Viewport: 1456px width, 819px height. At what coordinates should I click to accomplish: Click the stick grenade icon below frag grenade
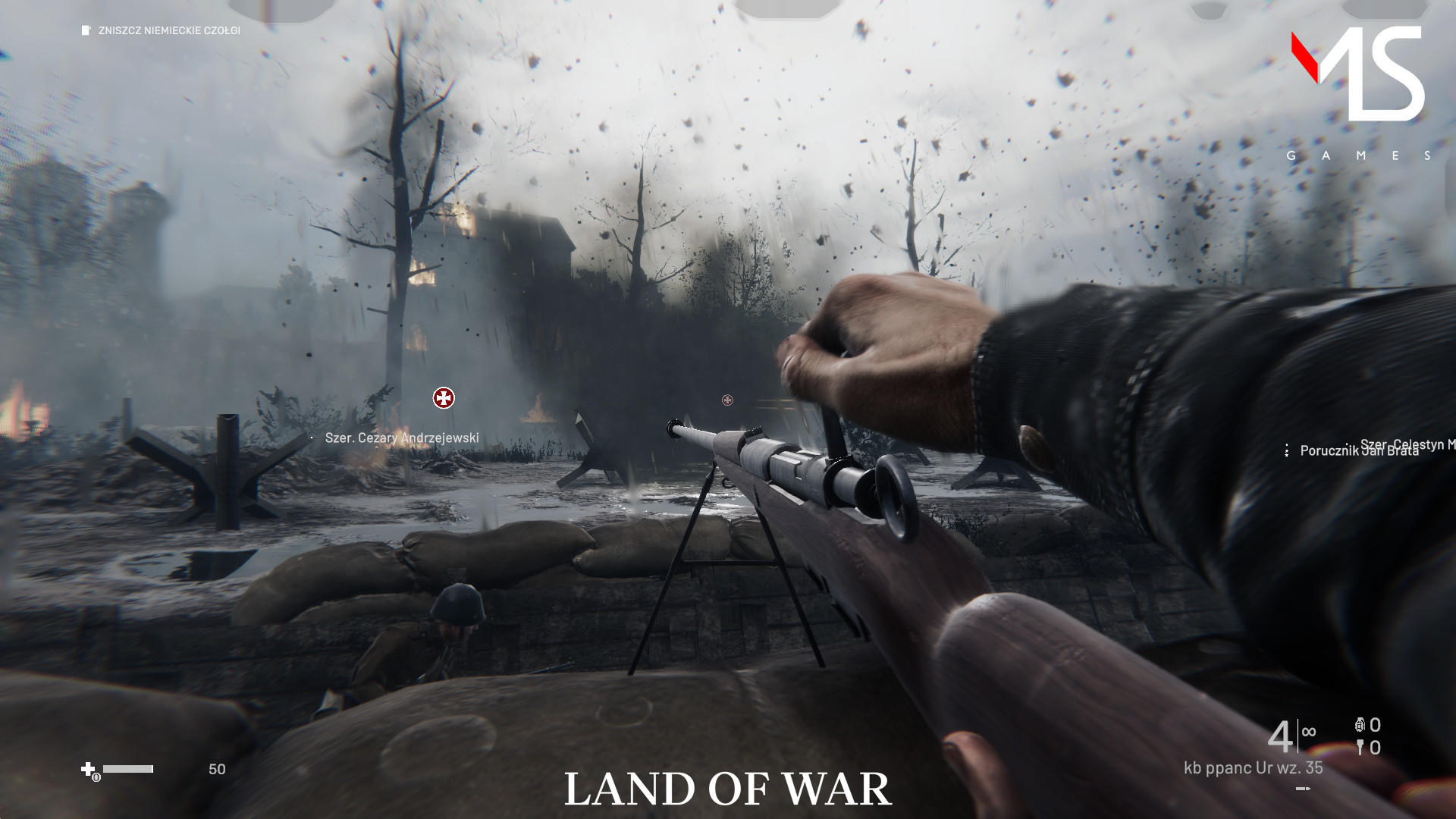tap(1360, 748)
